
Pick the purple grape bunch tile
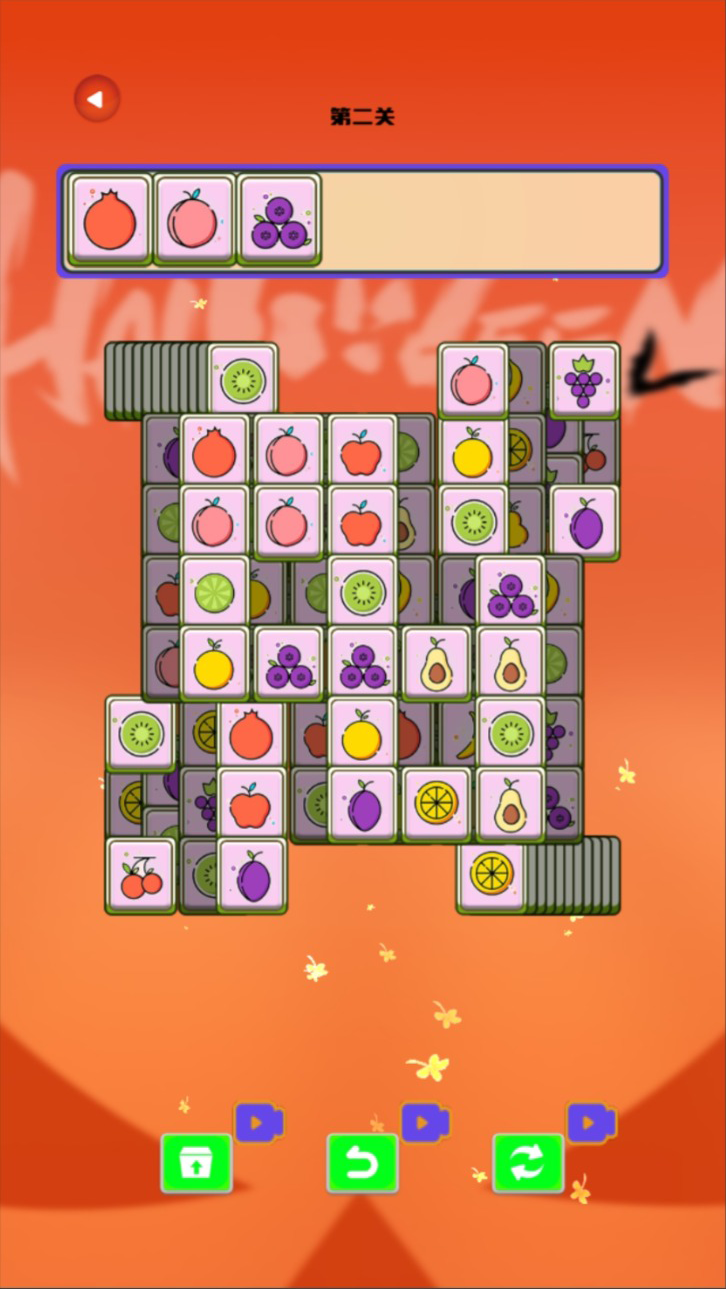pos(584,380)
